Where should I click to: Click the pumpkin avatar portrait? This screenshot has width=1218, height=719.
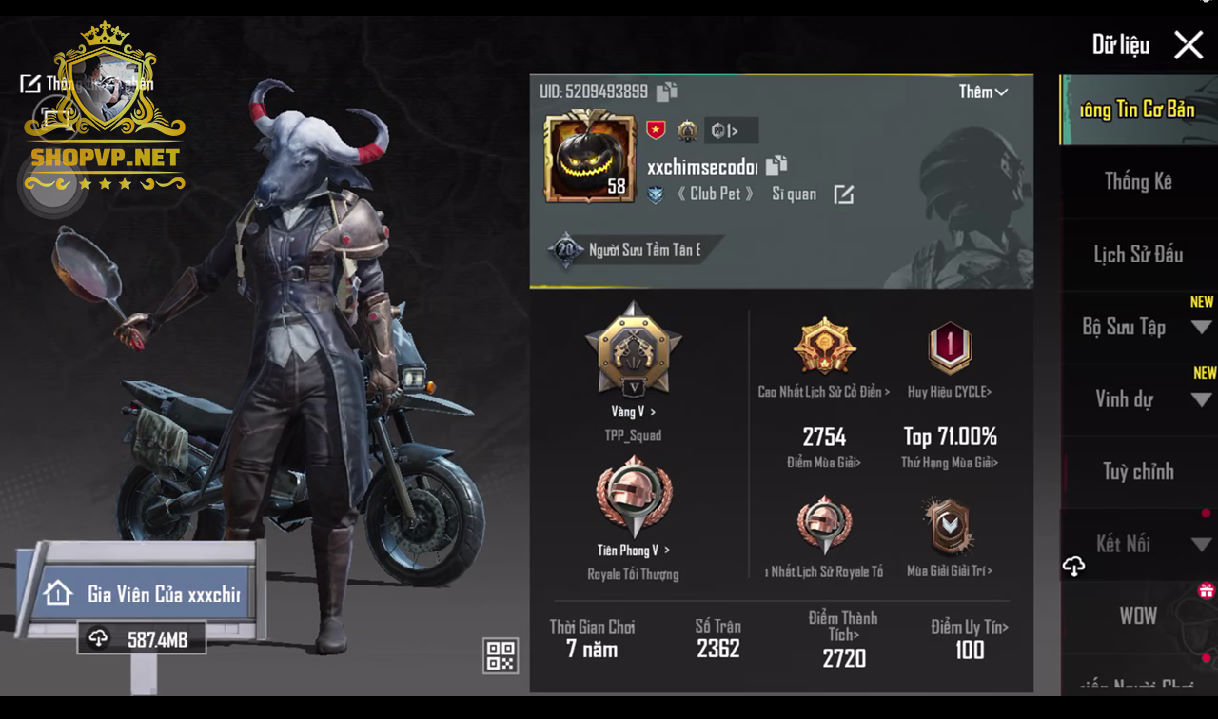[589, 157]
